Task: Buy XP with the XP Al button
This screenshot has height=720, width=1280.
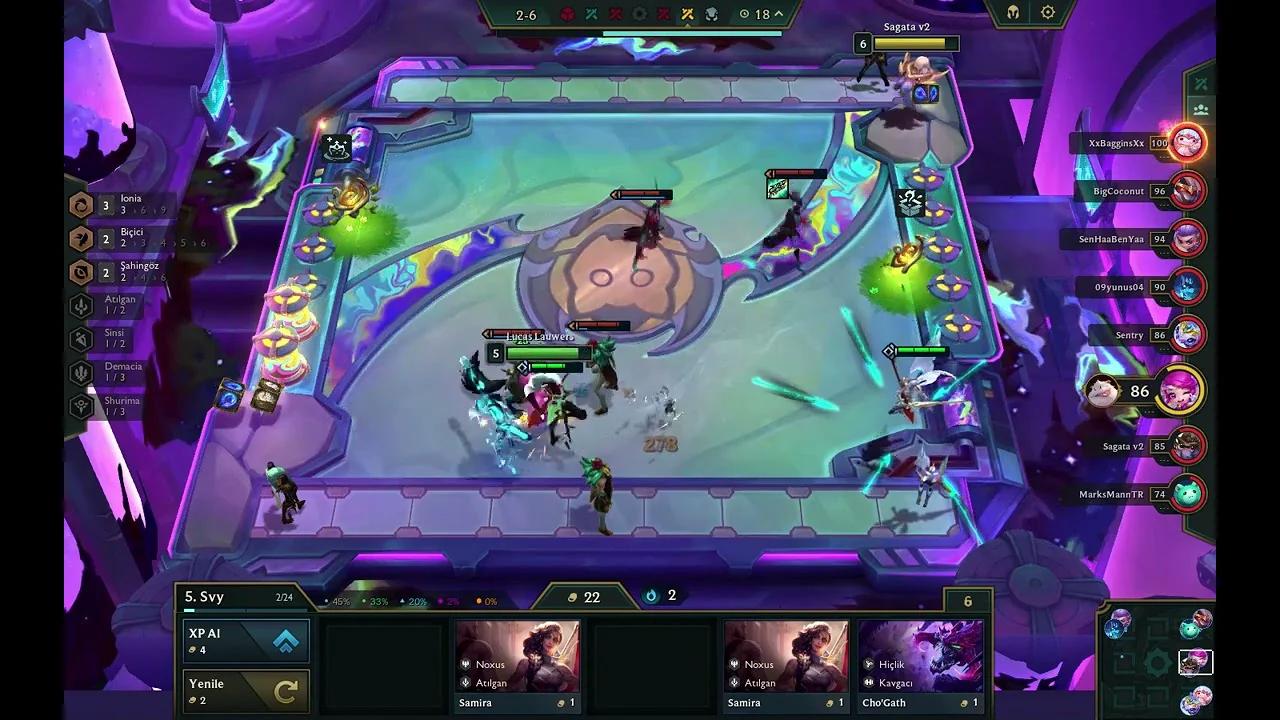Action: coord(245,640)
